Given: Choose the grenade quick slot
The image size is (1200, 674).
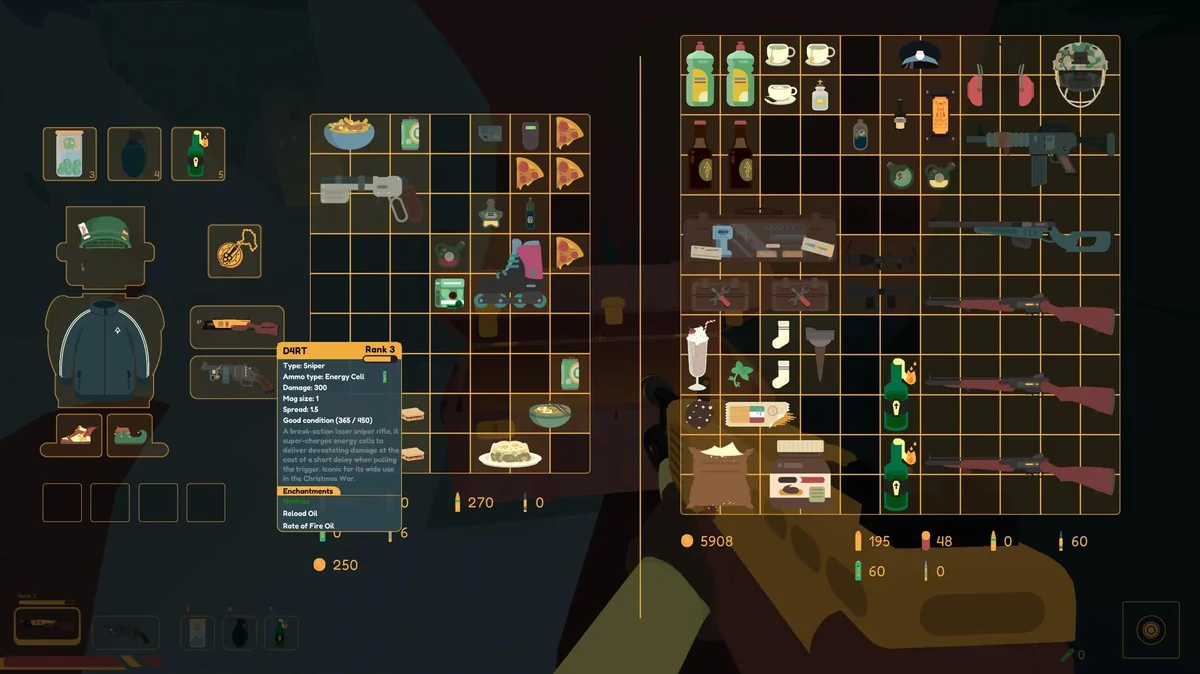Looking at the screenshot, I should coord(134,154).
